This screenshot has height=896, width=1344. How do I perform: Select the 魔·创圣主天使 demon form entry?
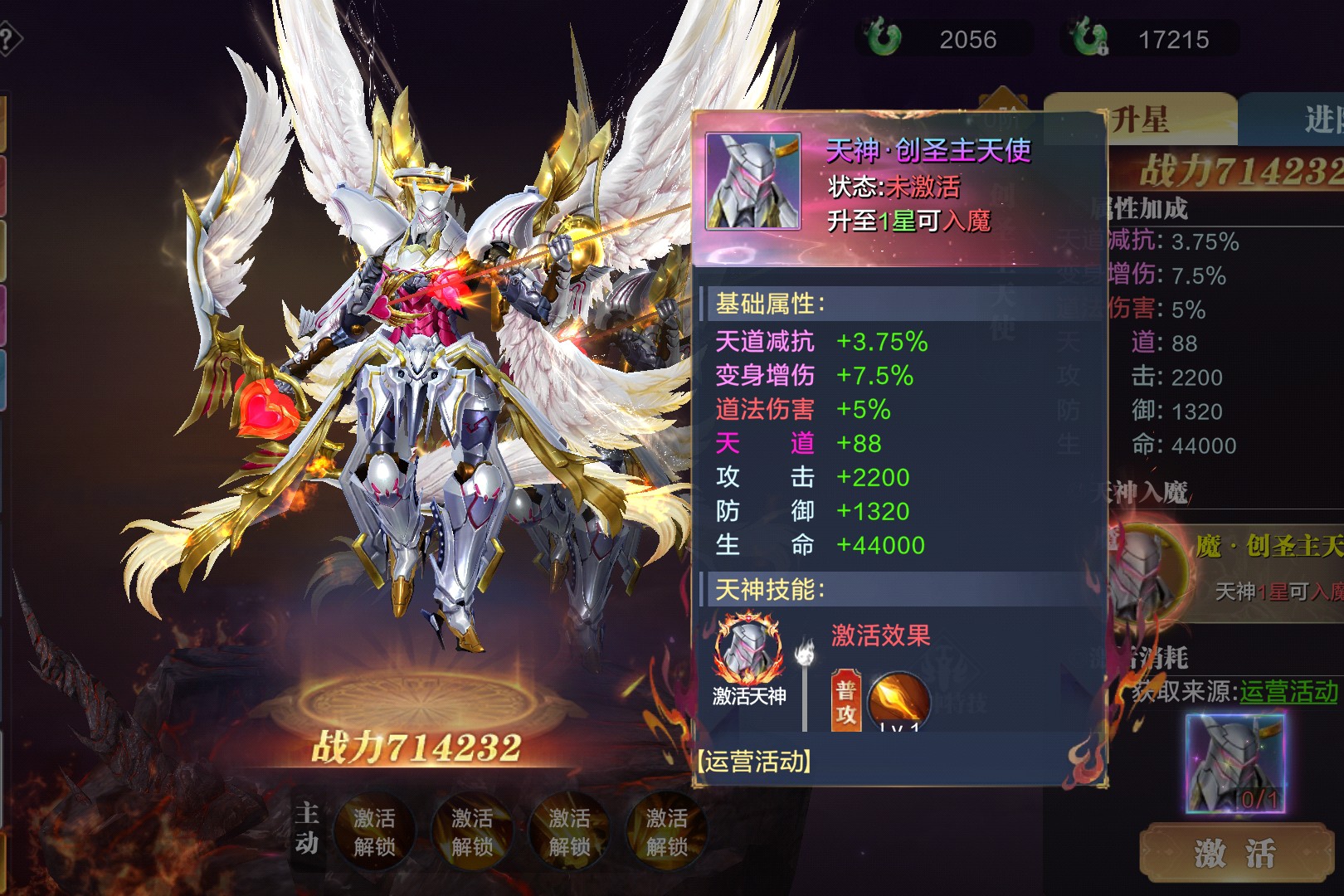click(1228, 567)
